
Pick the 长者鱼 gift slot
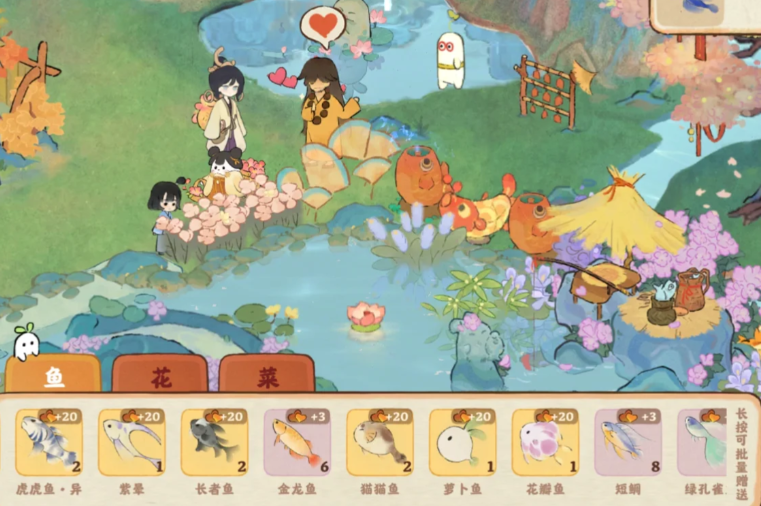[214, 443]
